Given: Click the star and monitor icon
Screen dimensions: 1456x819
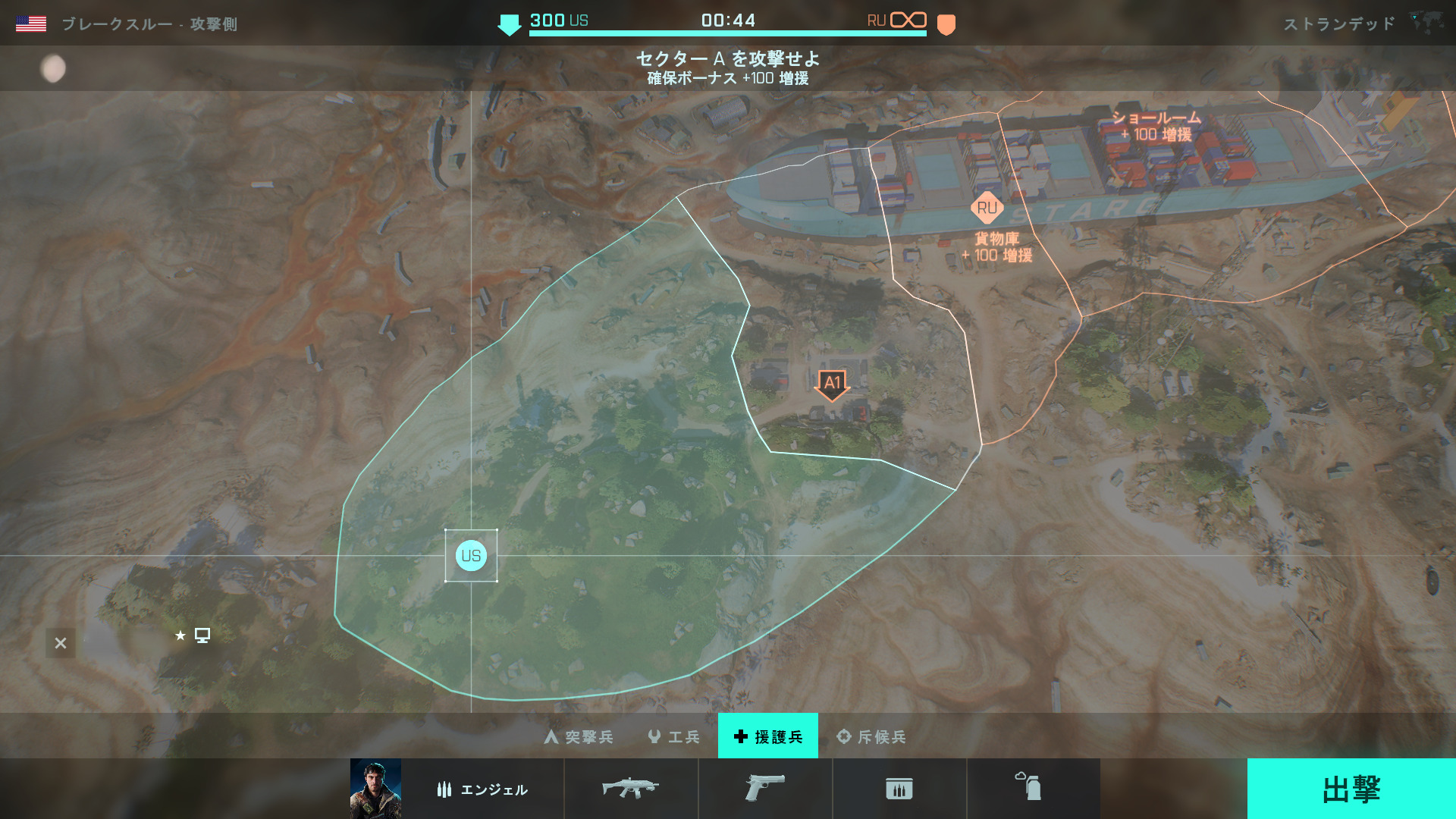Looking at the screenshot, I should coord(193,635).
